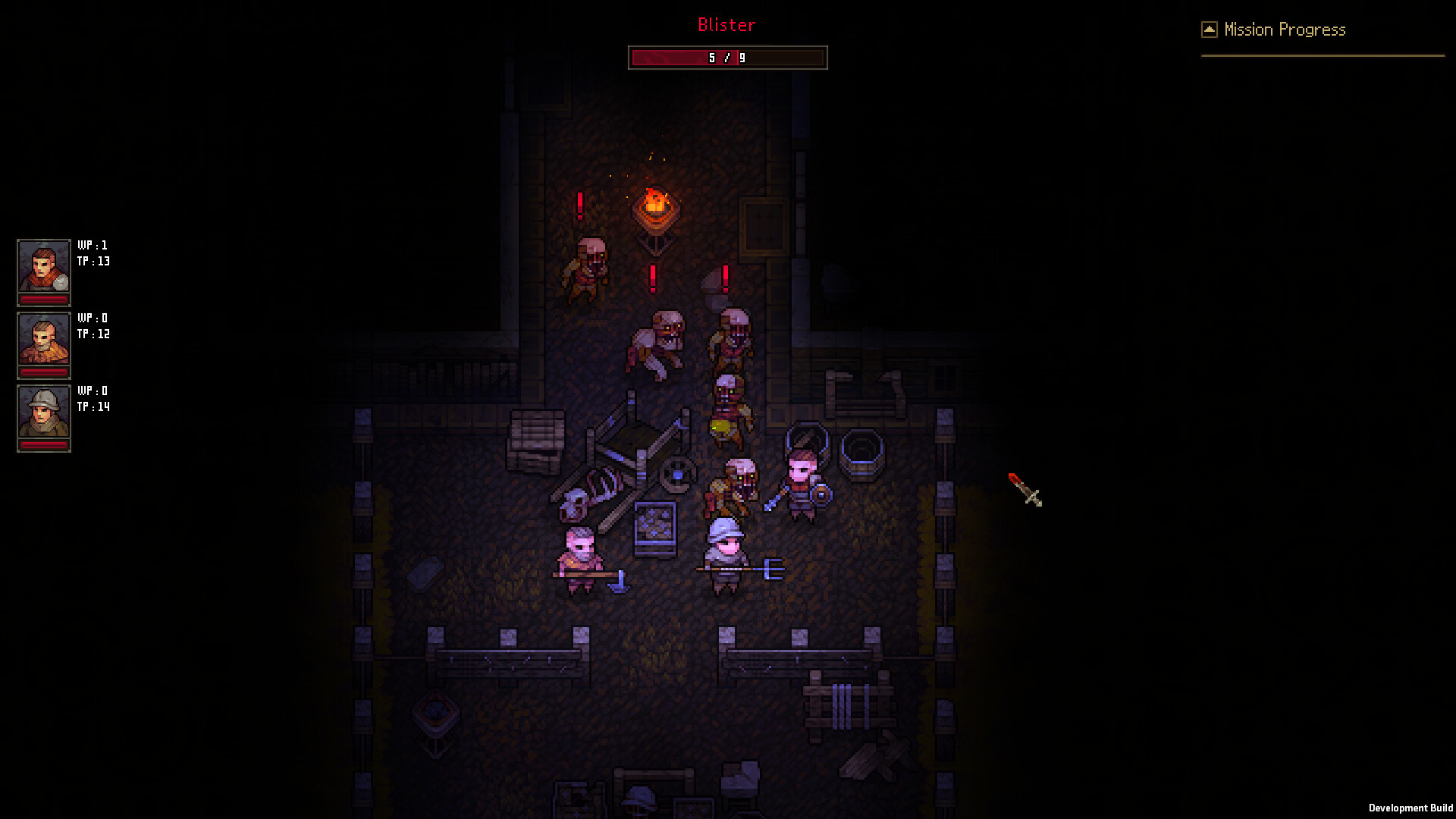Click the Blister boss name label
The image size is (1456, 819).
(x=726, y=25)
